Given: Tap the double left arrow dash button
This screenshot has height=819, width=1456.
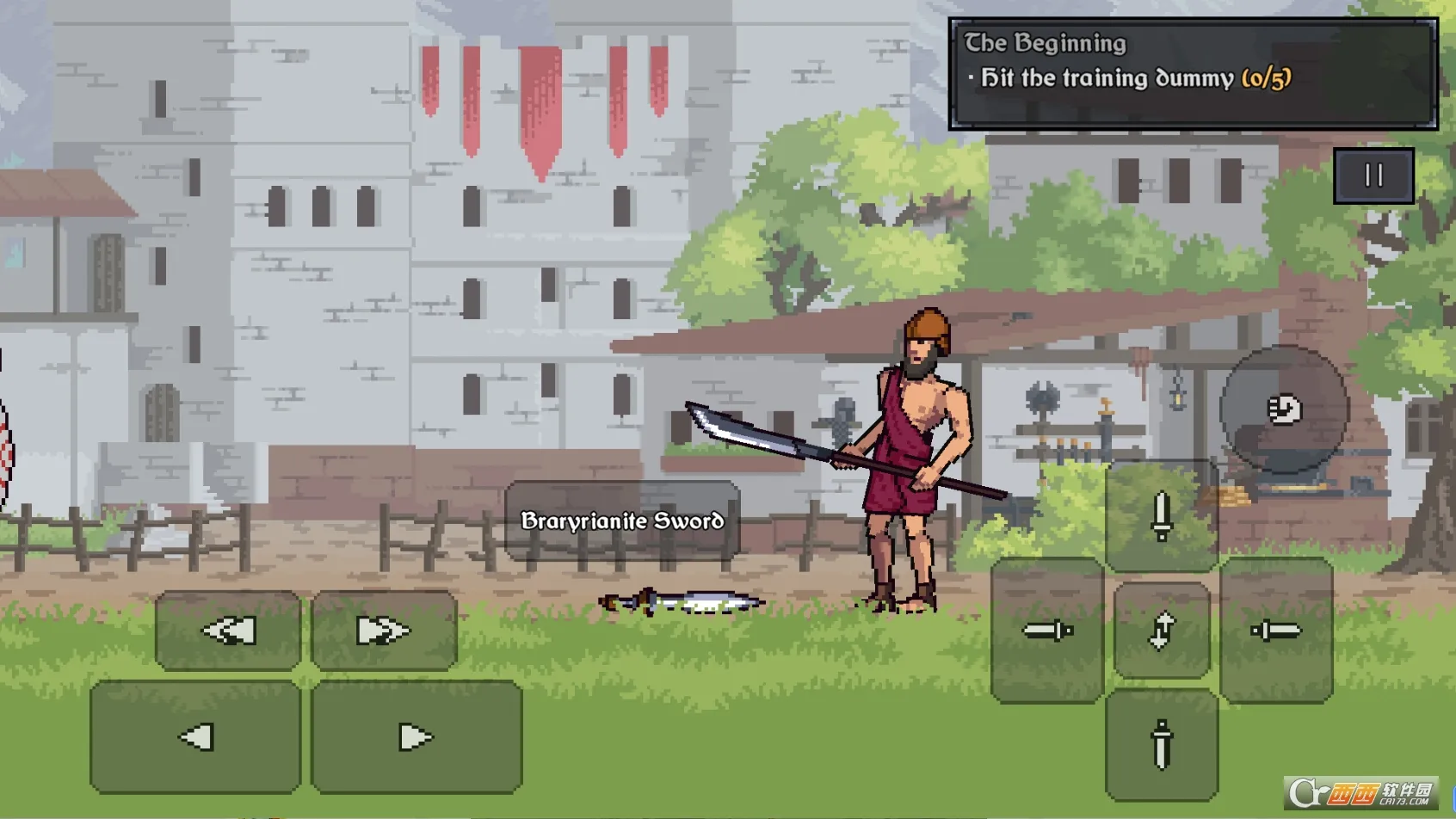Looking at the screenshot, I should (228, 631).
